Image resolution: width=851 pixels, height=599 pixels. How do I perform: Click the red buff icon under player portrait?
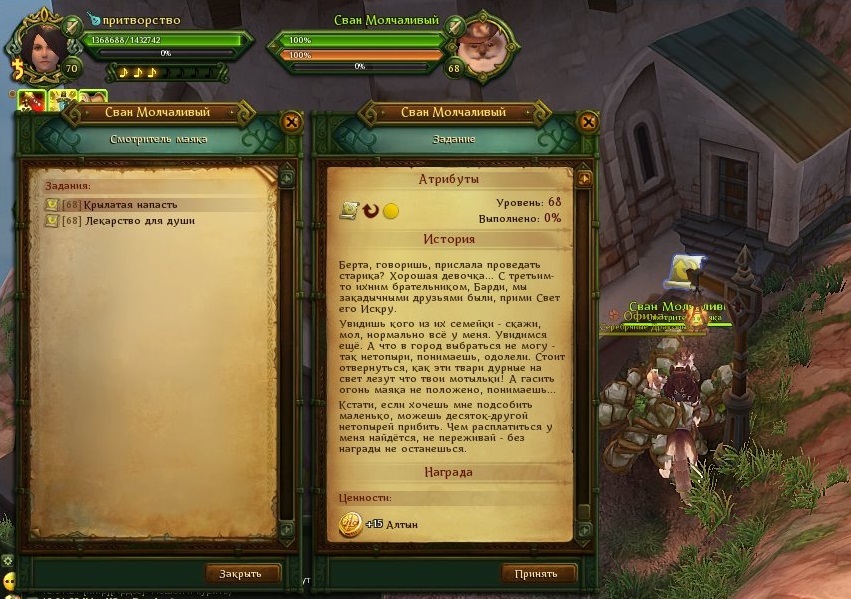coord(31,100)
